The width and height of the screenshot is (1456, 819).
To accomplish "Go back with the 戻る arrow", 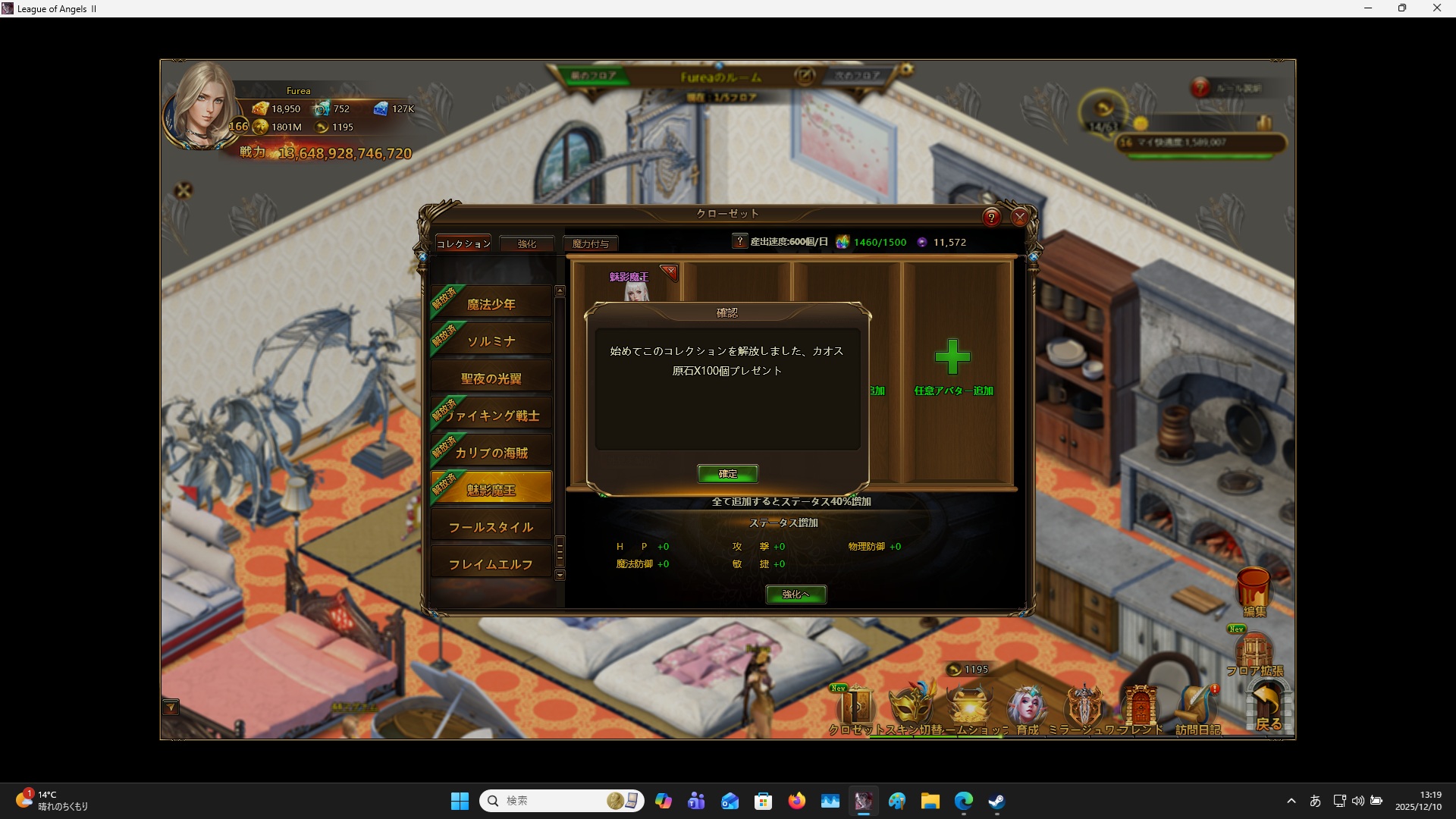I will (x=1268, y=707).
